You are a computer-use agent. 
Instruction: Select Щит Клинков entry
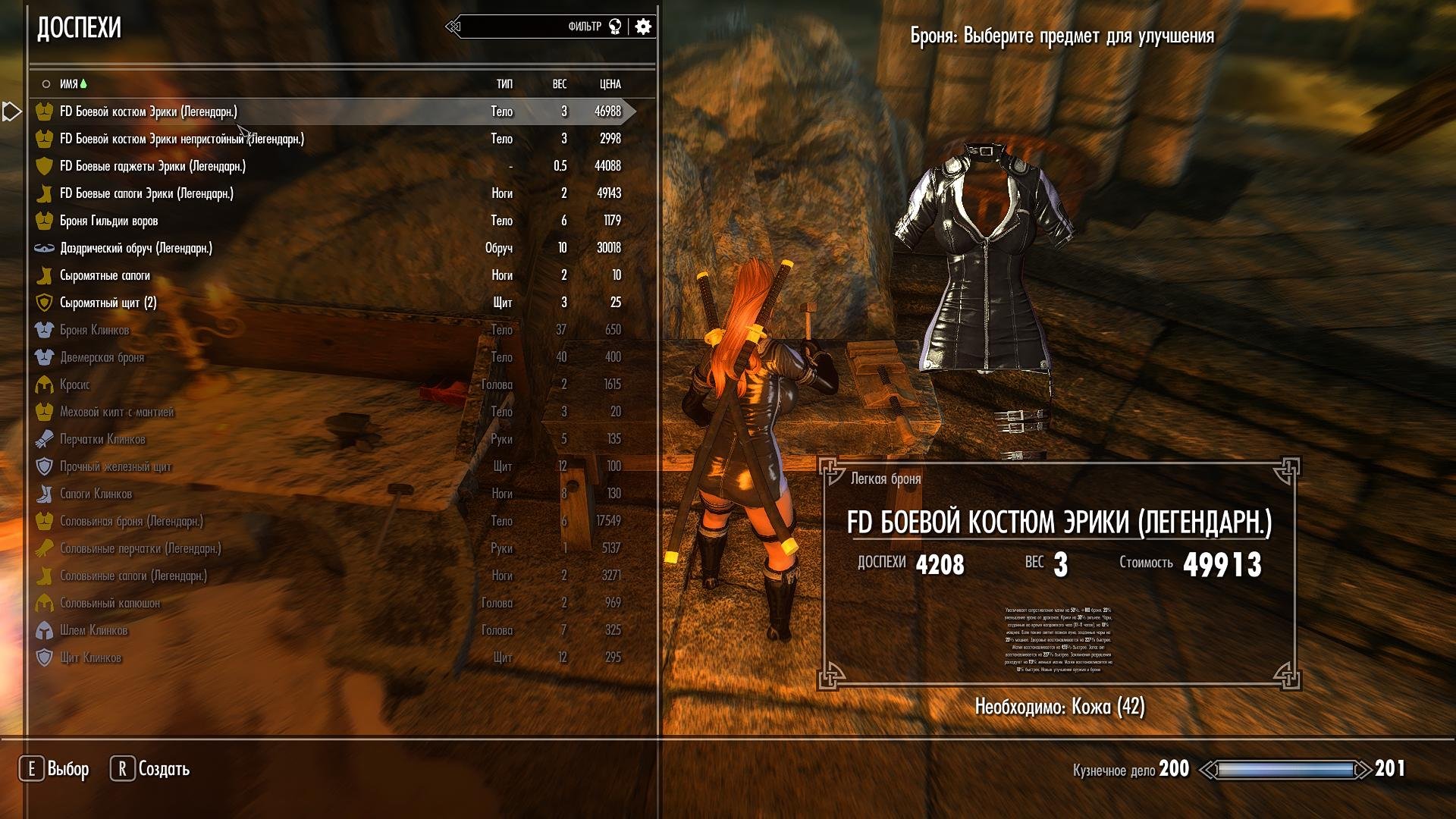pyautogui.click(x=90, y=657)
